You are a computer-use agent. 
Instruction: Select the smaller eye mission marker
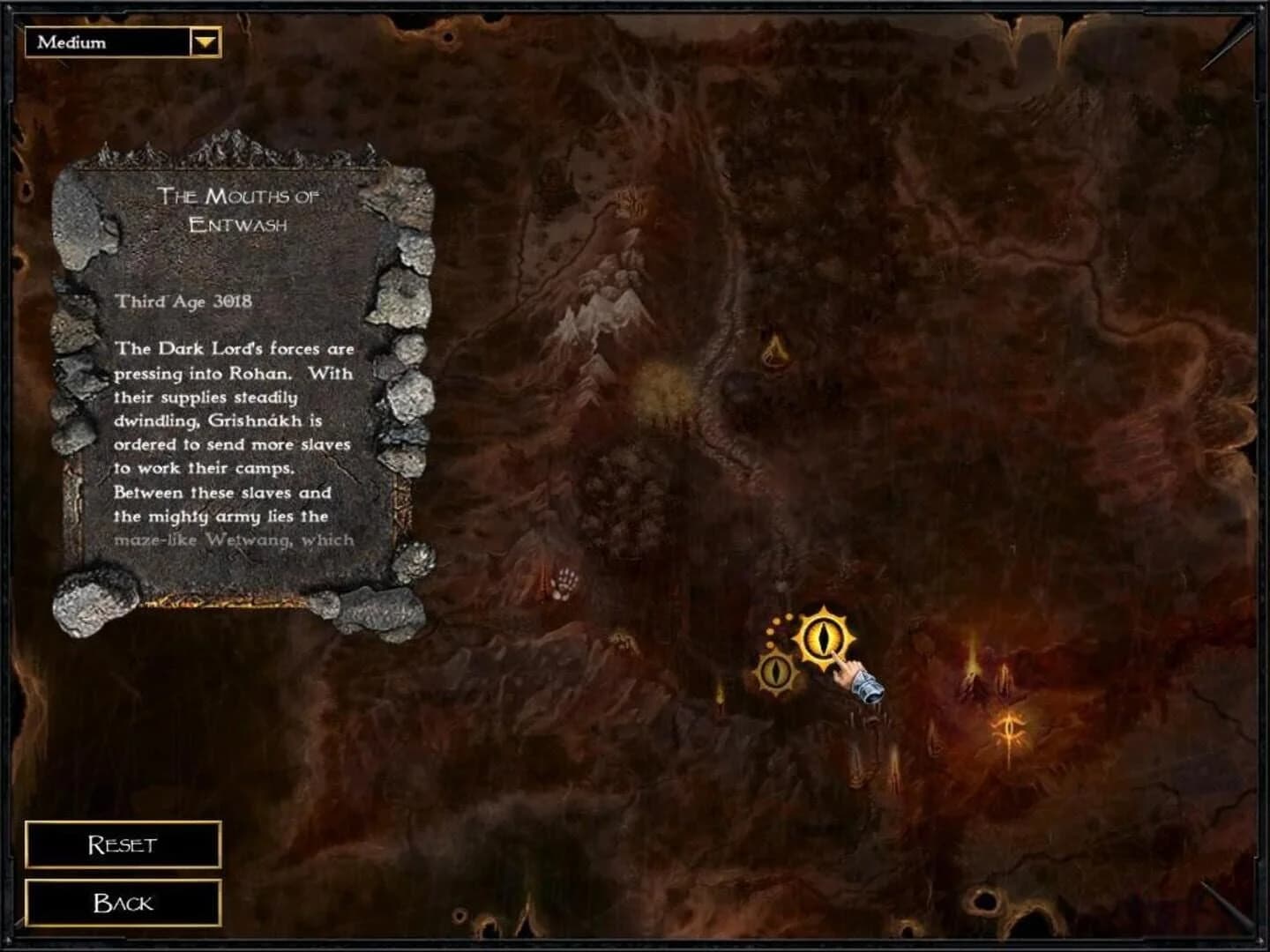[774, 670]
